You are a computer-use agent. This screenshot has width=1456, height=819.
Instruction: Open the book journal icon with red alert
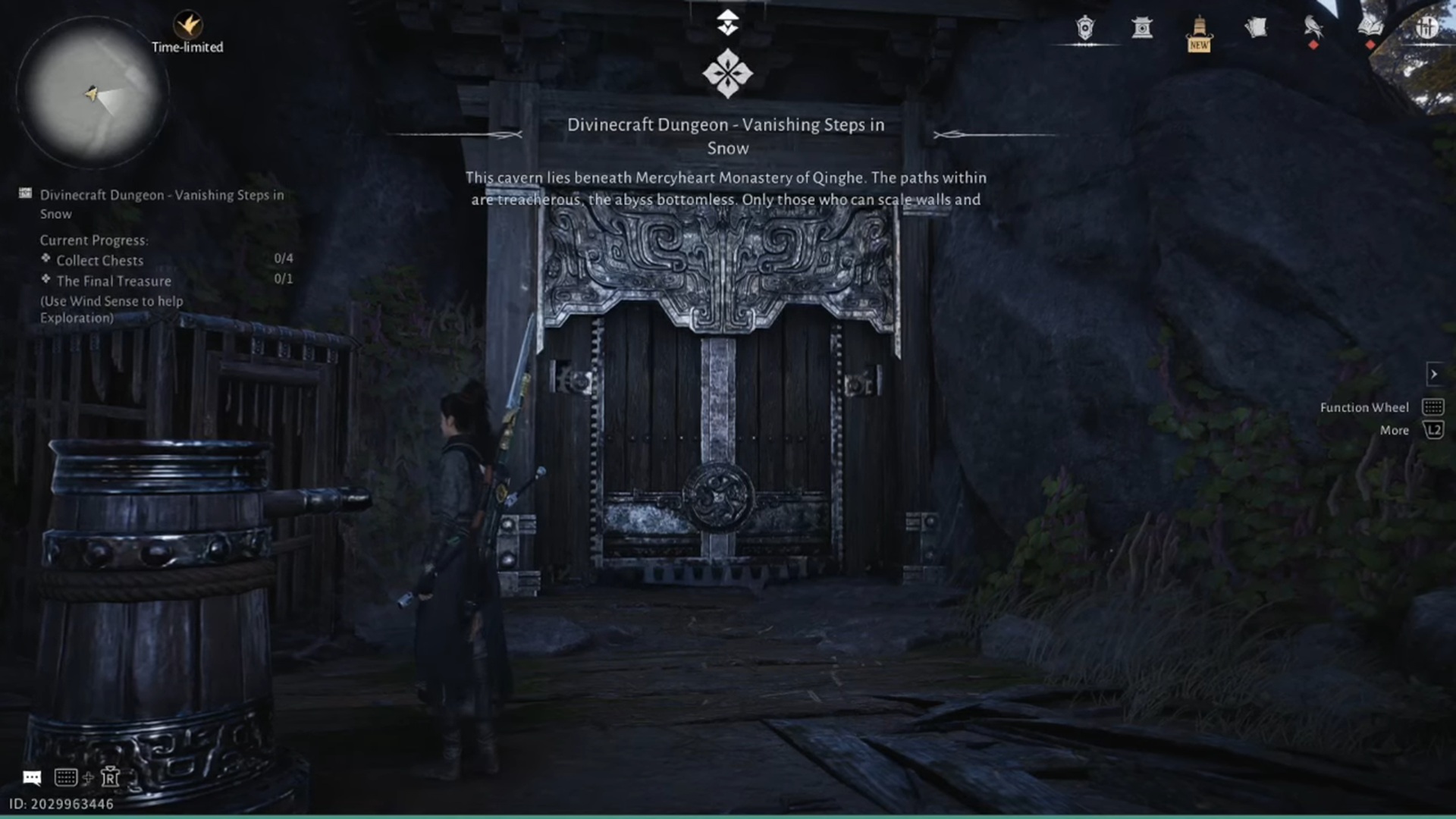(1370, 27)
